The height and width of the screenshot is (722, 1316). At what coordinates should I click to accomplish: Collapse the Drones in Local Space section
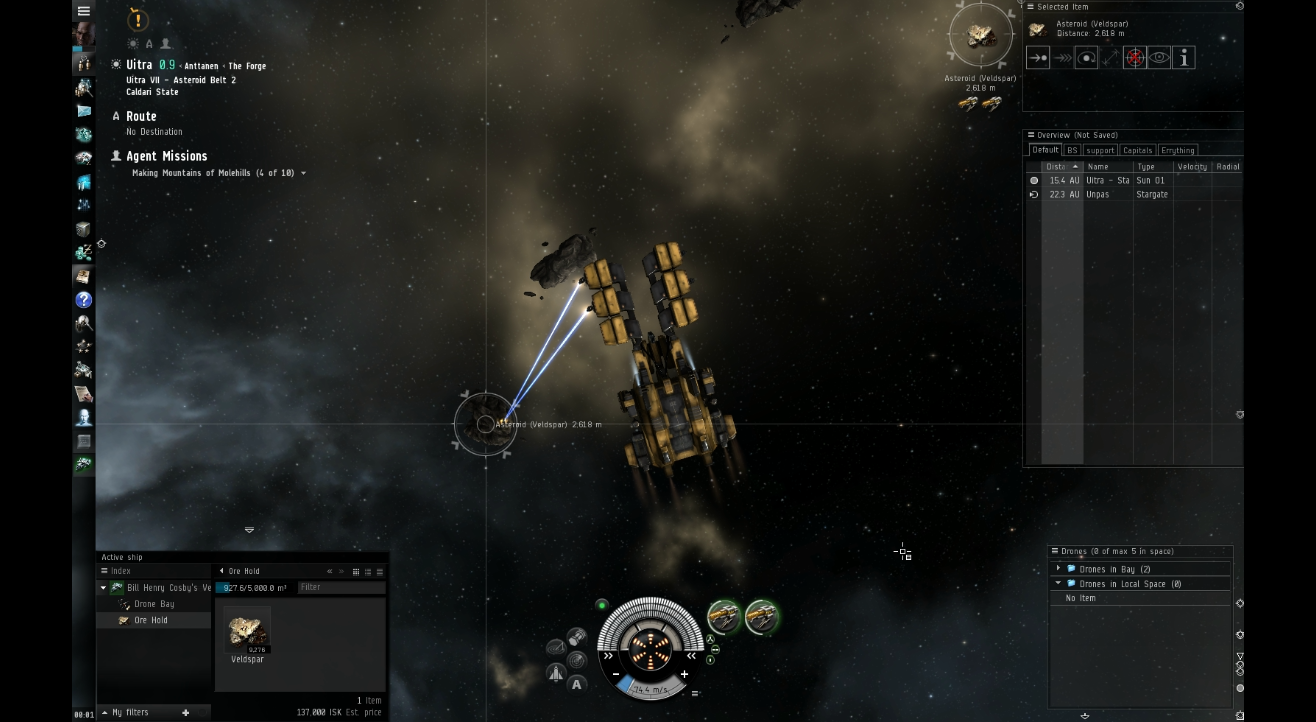coord(1059,583)
